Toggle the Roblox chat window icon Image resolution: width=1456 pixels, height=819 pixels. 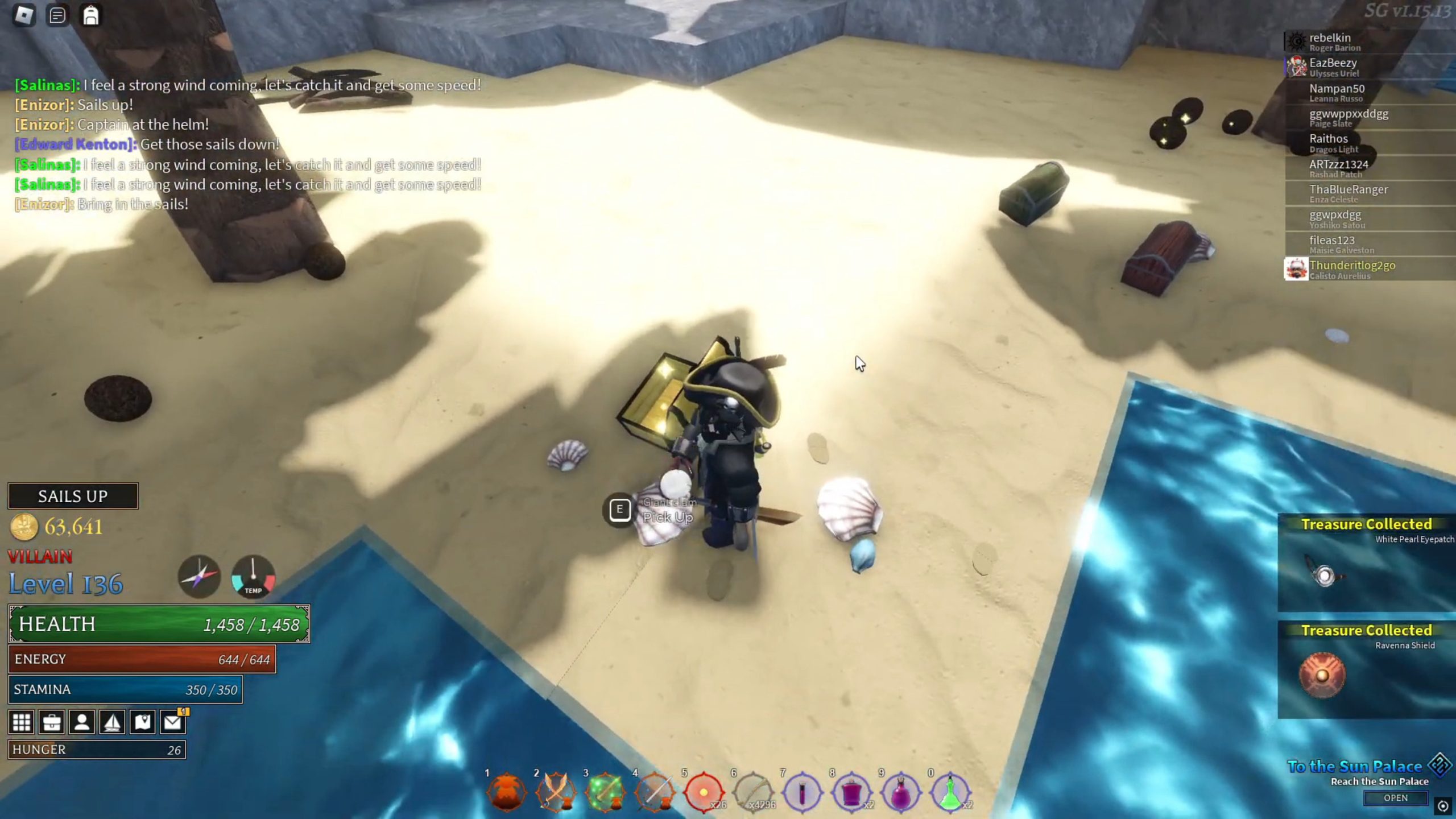click(x=57, y=15)
